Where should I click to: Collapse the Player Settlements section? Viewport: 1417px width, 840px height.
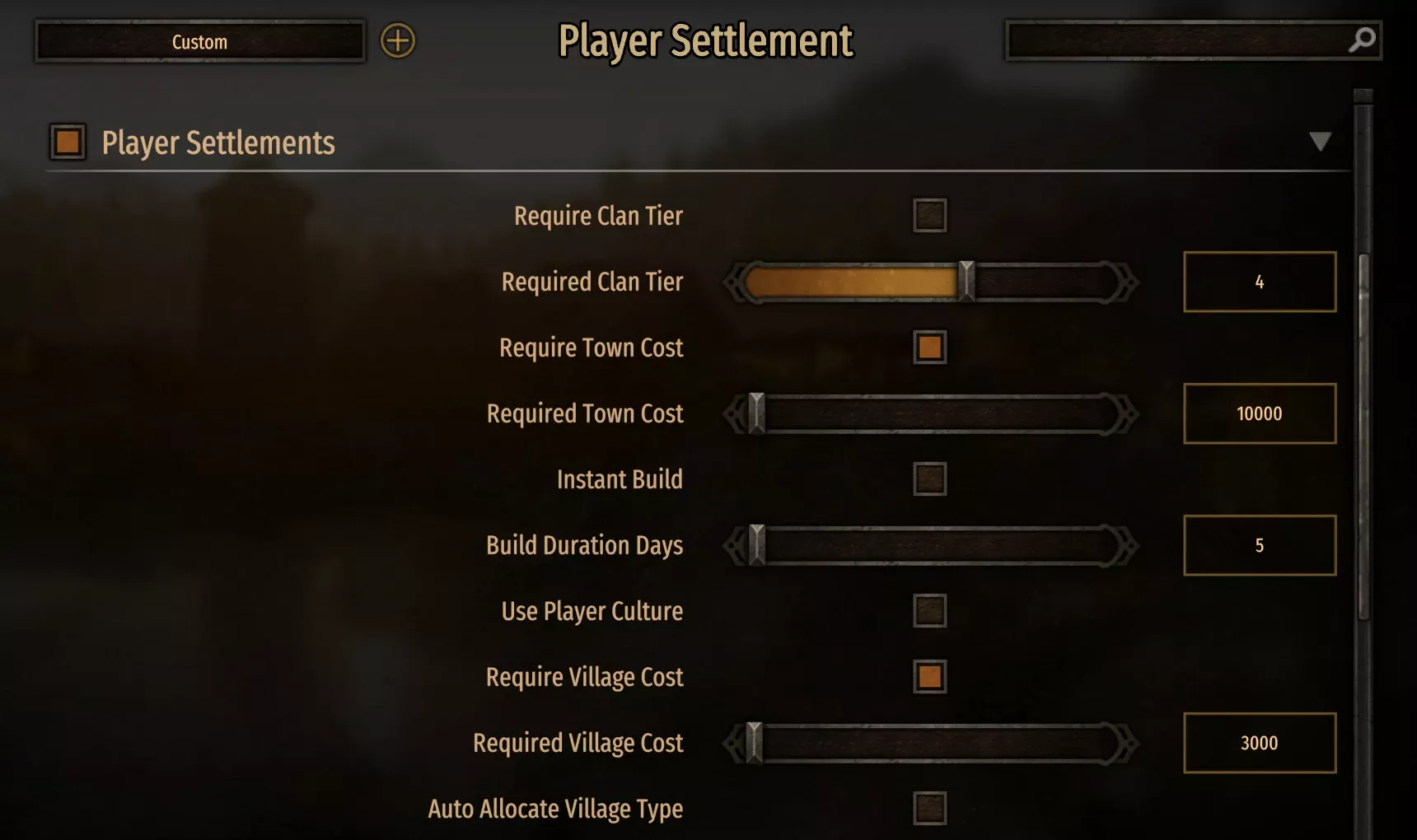point(1322,142)
